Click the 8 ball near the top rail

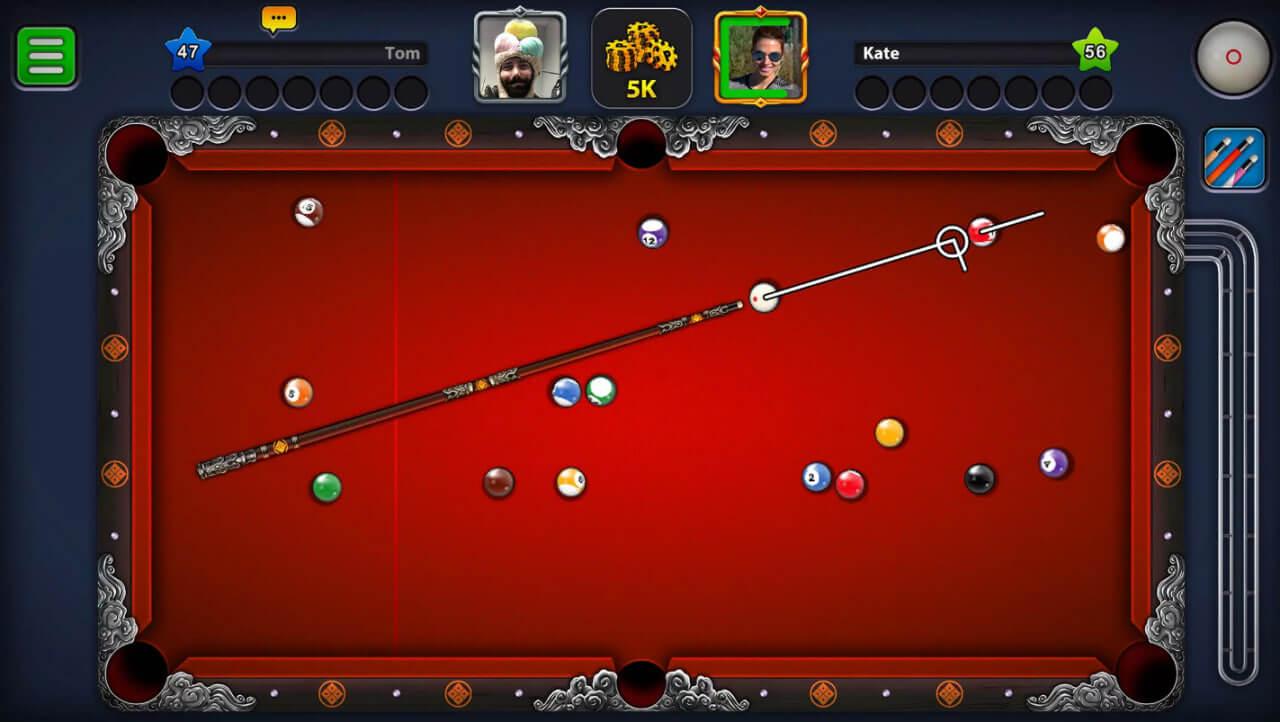point(307,210)
